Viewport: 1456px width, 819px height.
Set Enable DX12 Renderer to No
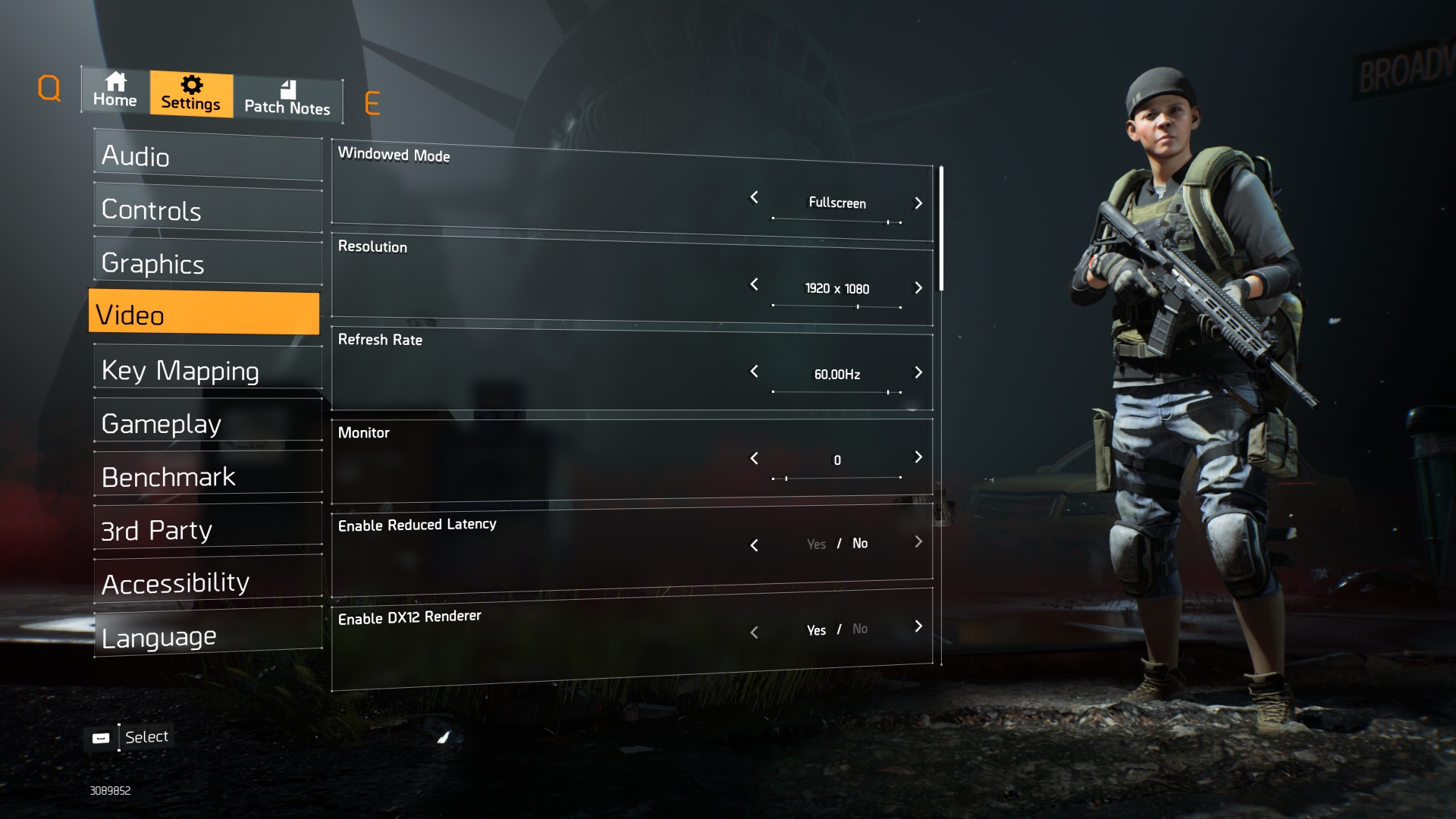tap(860, 629)
